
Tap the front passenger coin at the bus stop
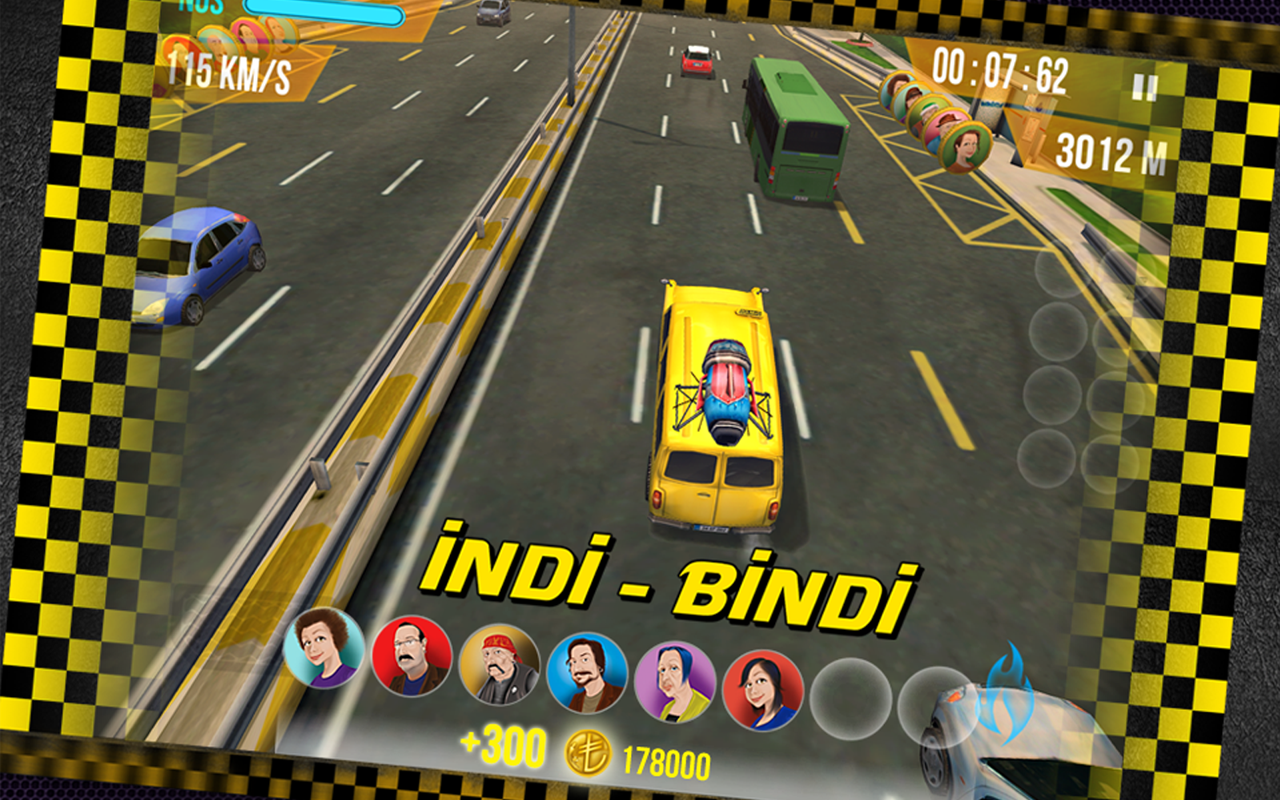point(963,148)
